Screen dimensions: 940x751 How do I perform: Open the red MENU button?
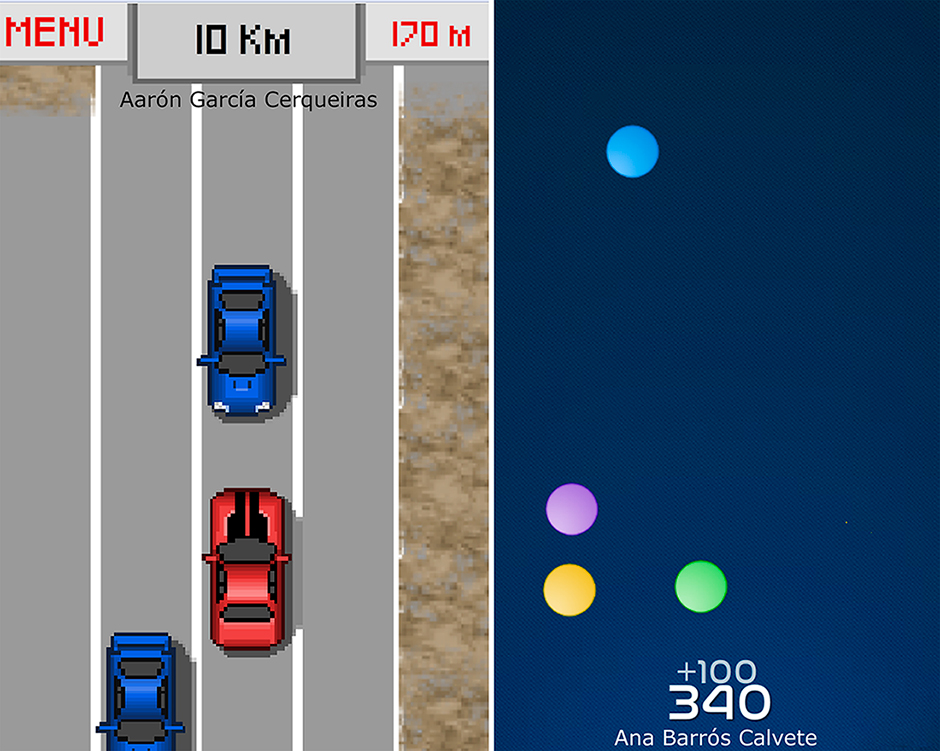coord(55,33)
